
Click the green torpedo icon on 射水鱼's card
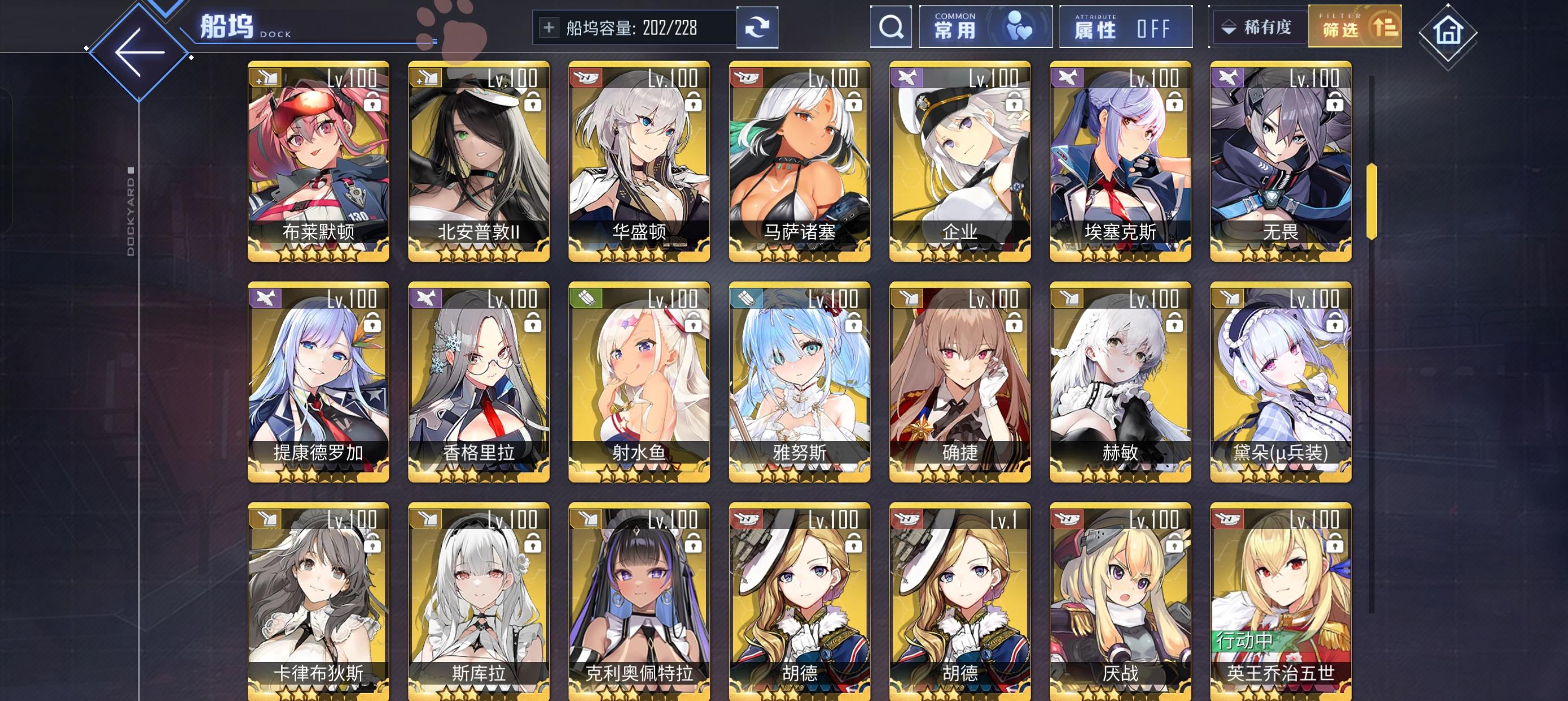tap(587, 298)
